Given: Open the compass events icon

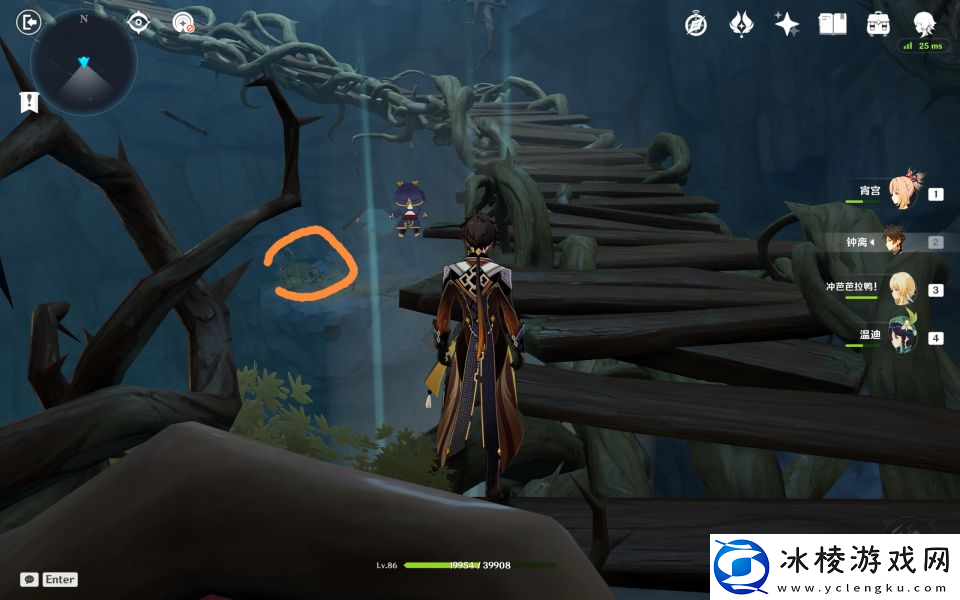Looking at the screenshot, I should [x=696, y=24].
